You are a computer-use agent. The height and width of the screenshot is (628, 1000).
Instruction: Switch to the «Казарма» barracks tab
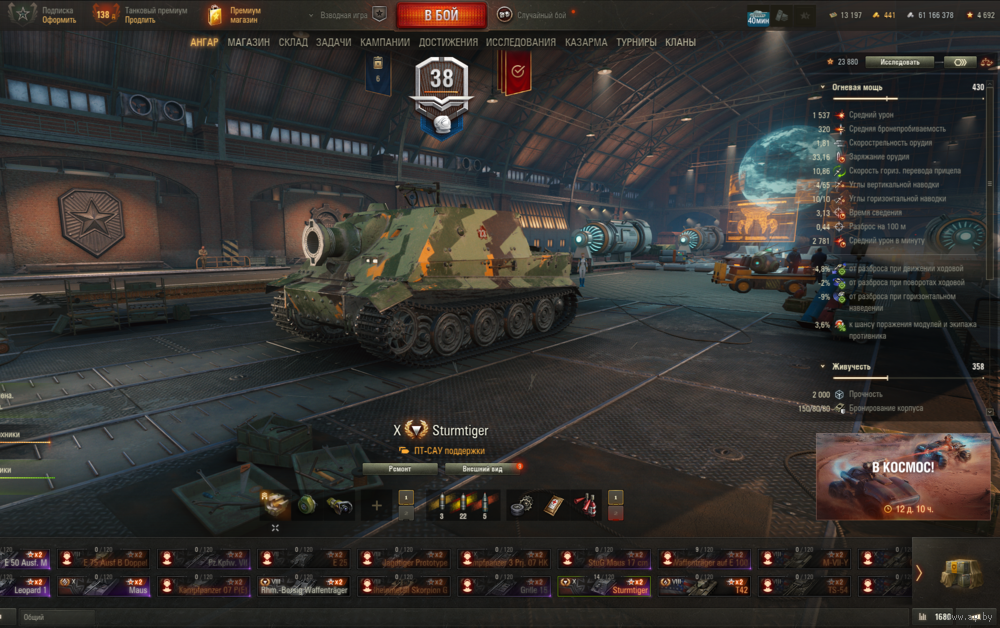pos(586,43)
